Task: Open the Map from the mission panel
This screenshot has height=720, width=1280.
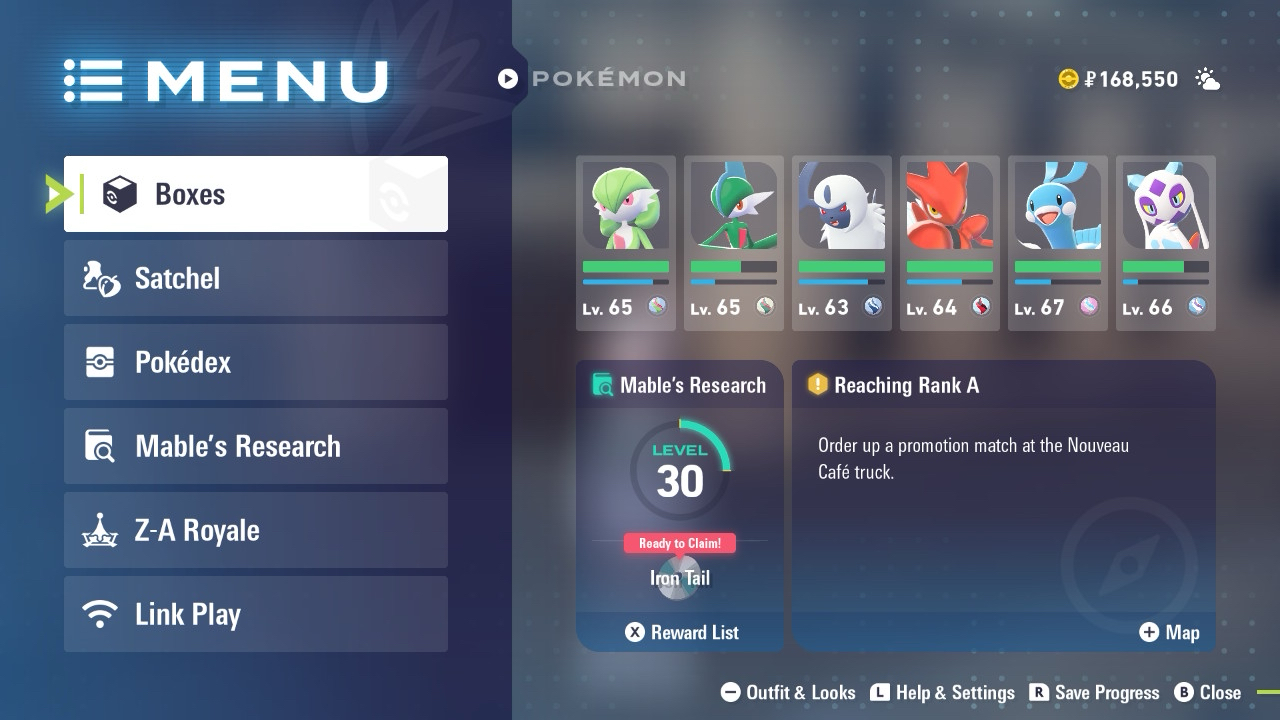Action: click(1169, 632)
